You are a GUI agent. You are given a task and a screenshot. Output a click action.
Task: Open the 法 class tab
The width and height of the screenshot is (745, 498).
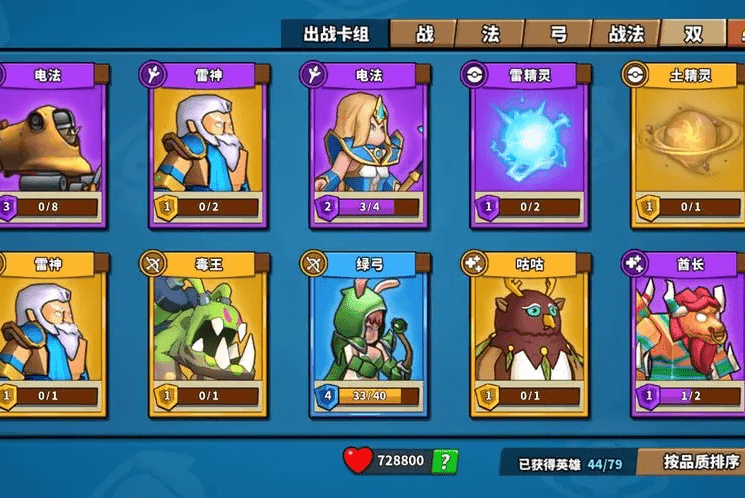tap(490, 34)
